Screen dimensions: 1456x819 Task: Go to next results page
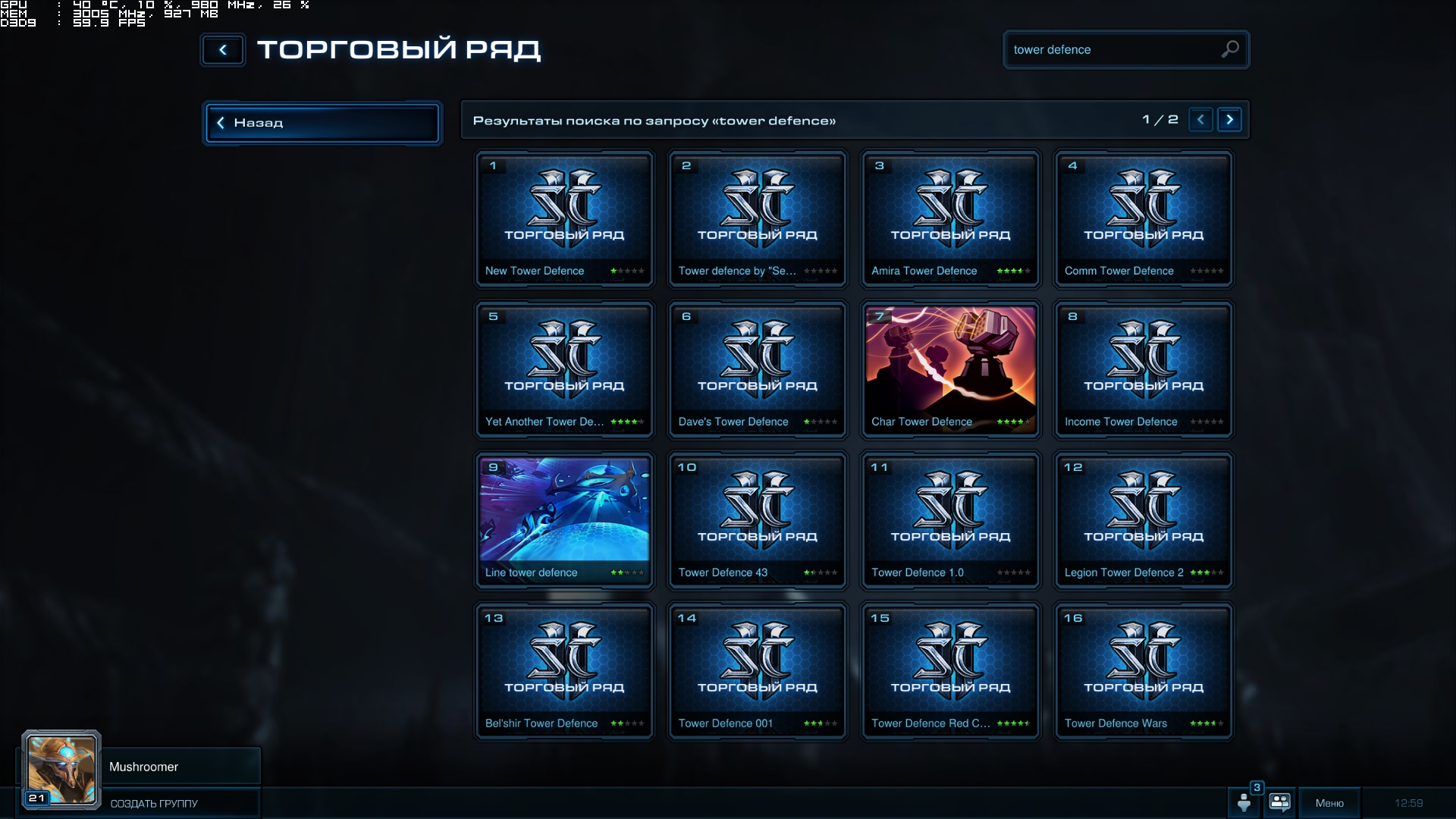point(1229,120)
